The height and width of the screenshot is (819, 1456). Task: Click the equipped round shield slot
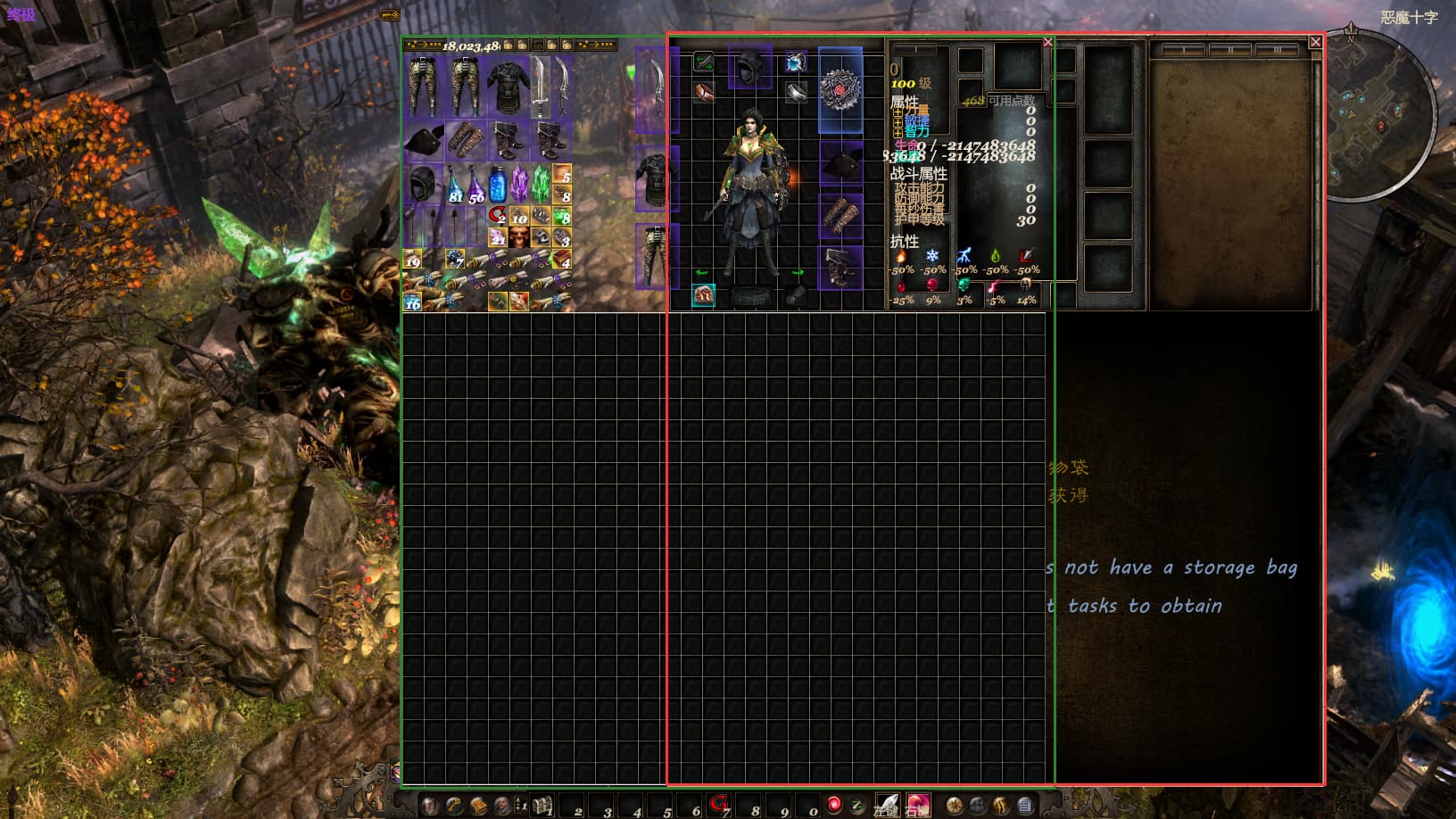point(840,91)
